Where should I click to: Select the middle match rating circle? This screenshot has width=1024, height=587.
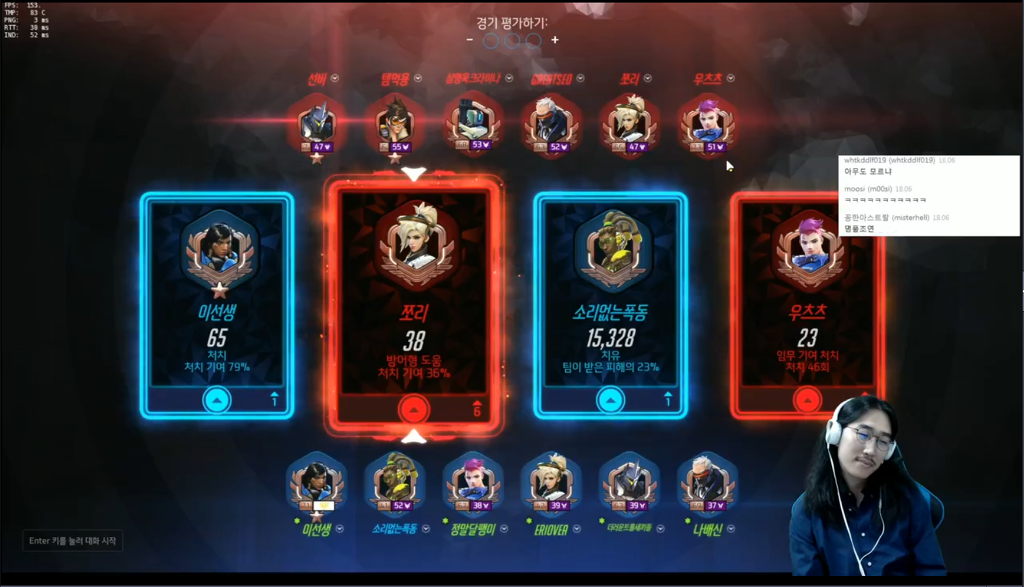[512, 40]
